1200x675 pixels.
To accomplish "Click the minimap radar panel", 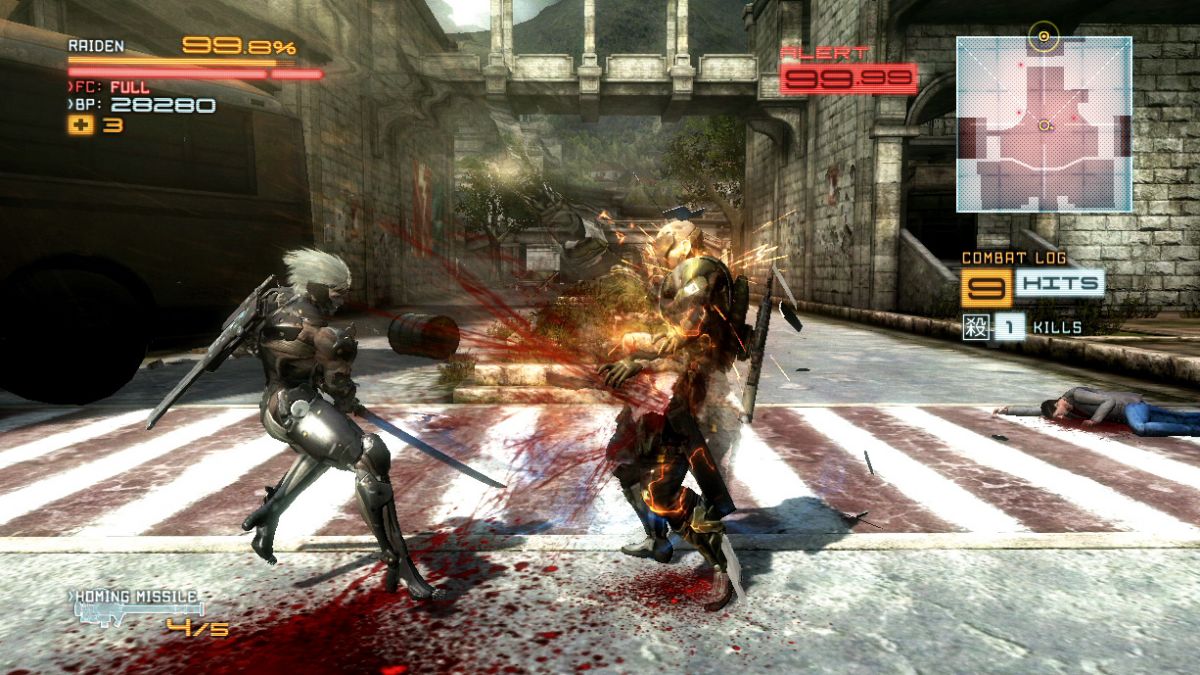I will coord(1044,124).
